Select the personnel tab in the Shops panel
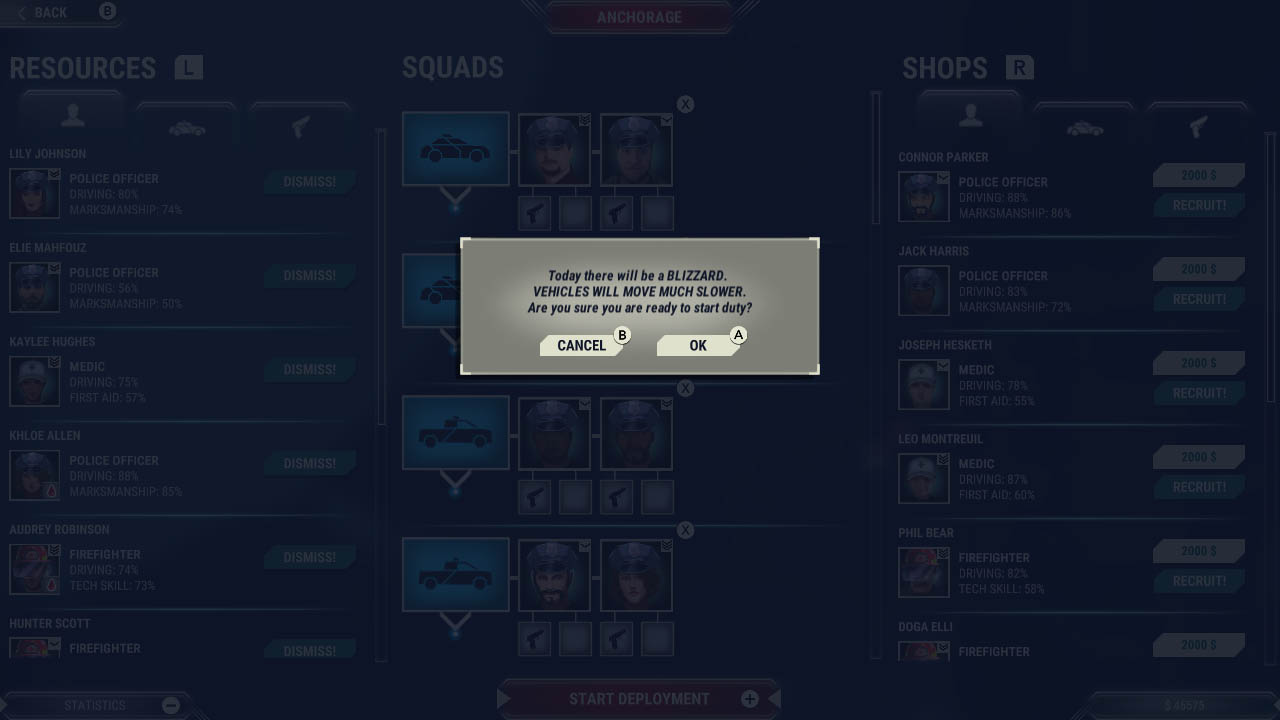Image resolution: width=1280 pixels, height=720 pixels. (x=968, y=120)
